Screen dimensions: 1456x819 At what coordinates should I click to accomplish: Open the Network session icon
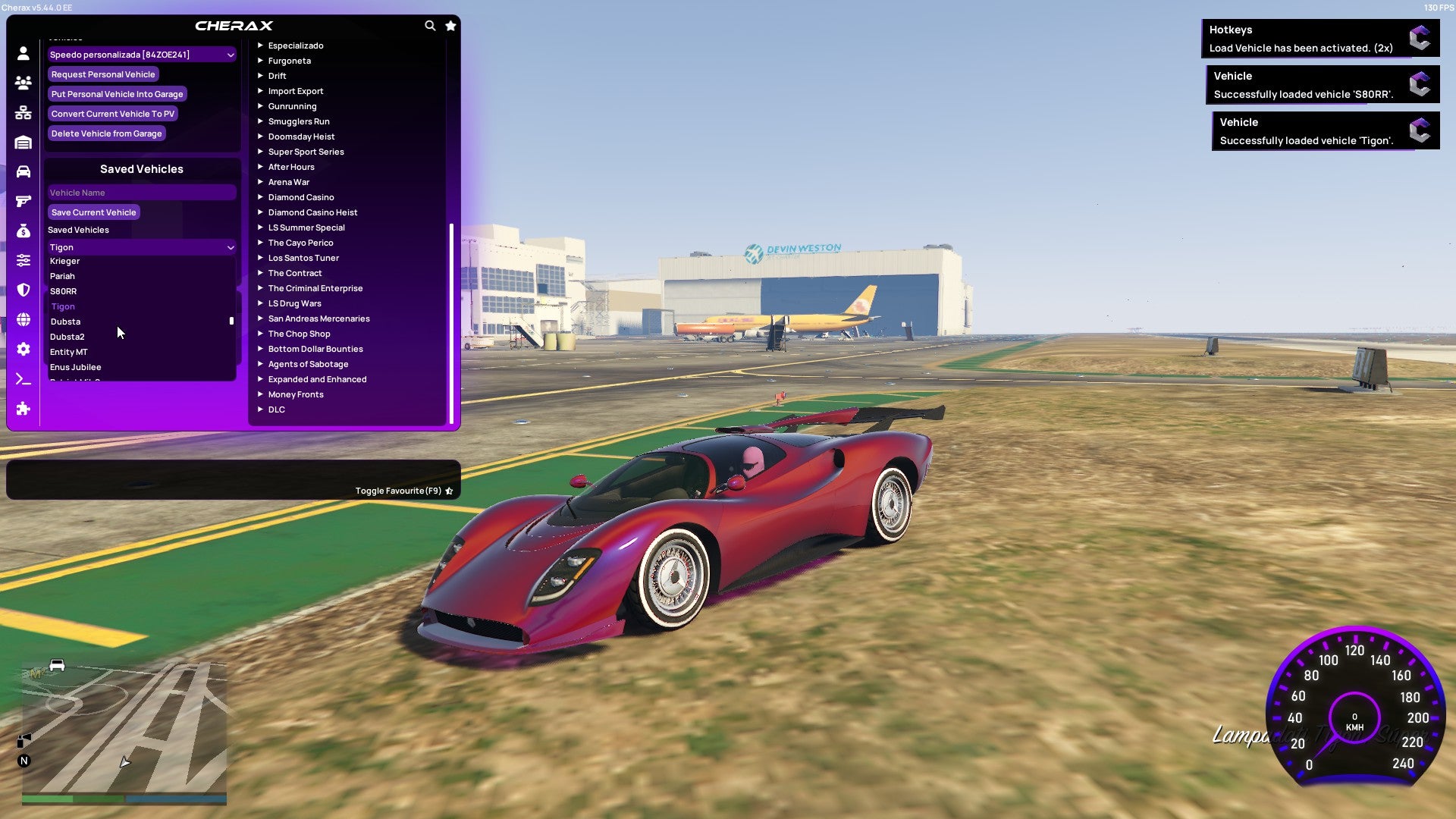point(23,111)
